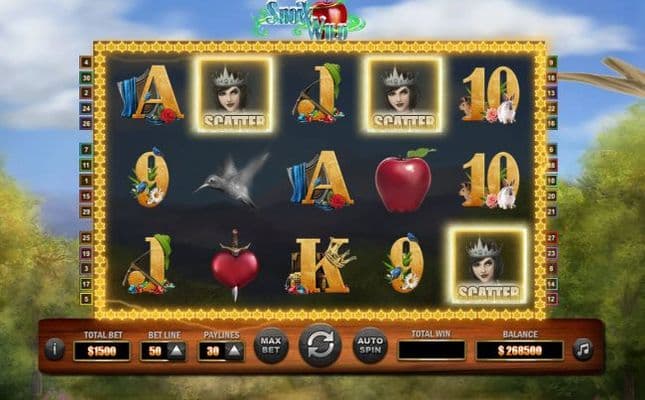The height and width of the screenshot is (400, 645).
Task: Set the maximum bet
Action: point(271,346)
